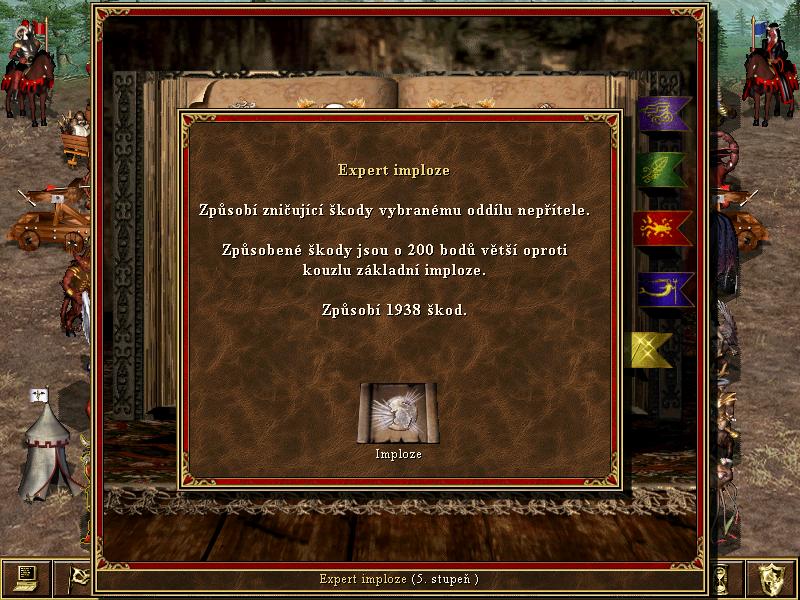Click the Imploze spell icon
This screenshot has width=800, height=600.
pos(397,414)
